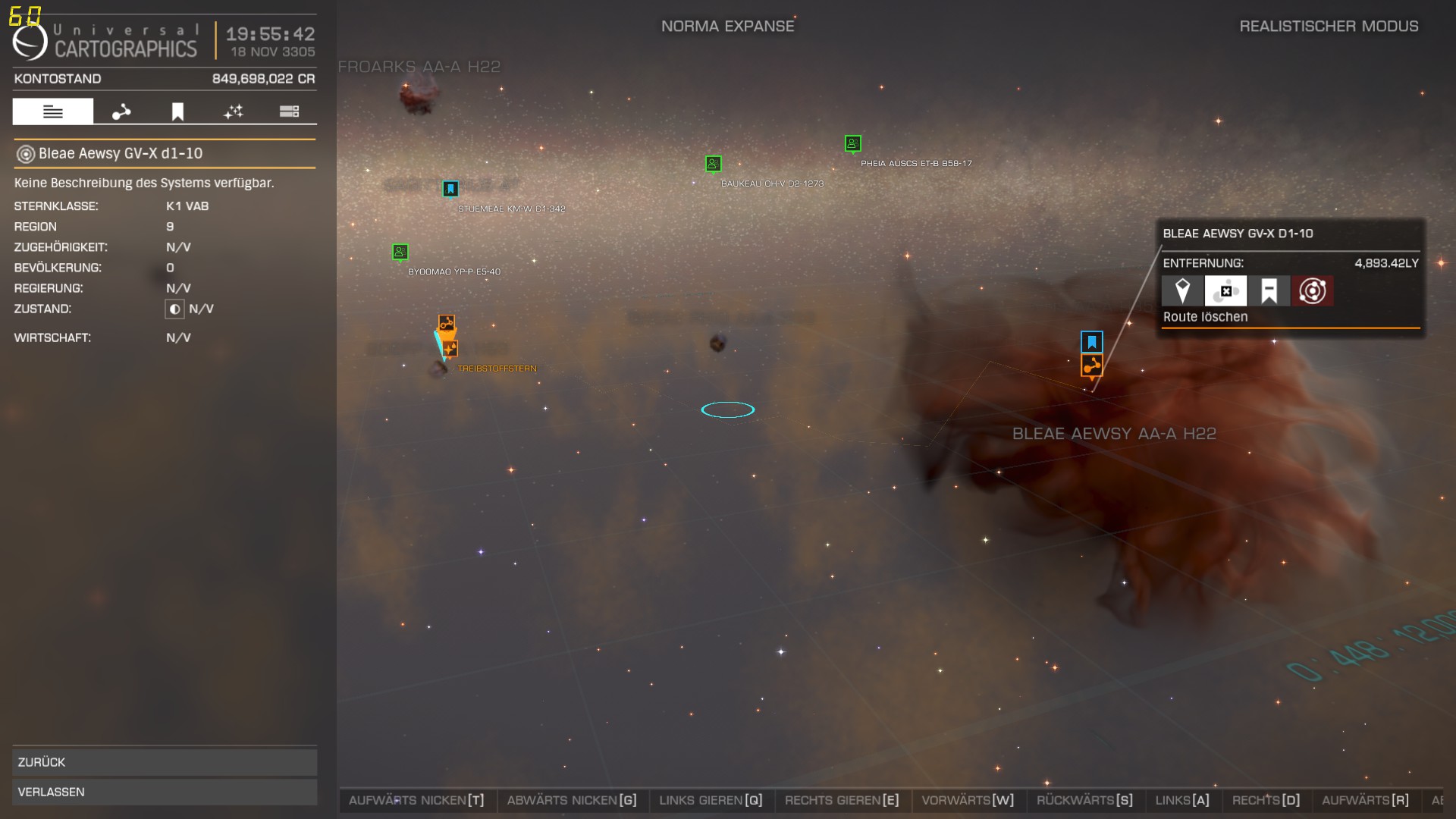Select the Stuemeae KM-W C1-342 bookmark marker
The width and height of the screenshot is (1456, 819).
pyautogui.click(x=450, y=189)
